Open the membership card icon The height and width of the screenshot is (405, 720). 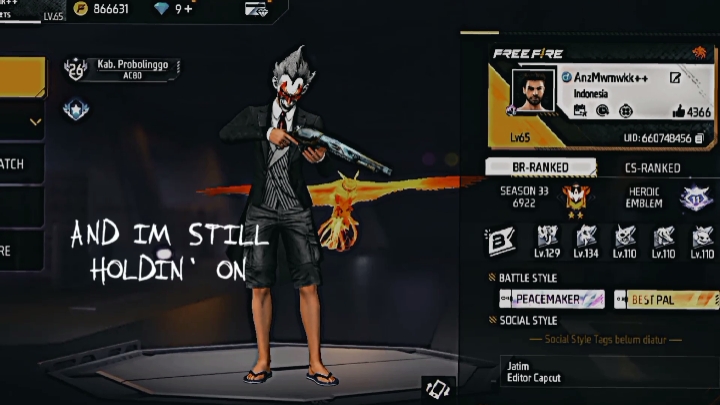pos(256,10)
